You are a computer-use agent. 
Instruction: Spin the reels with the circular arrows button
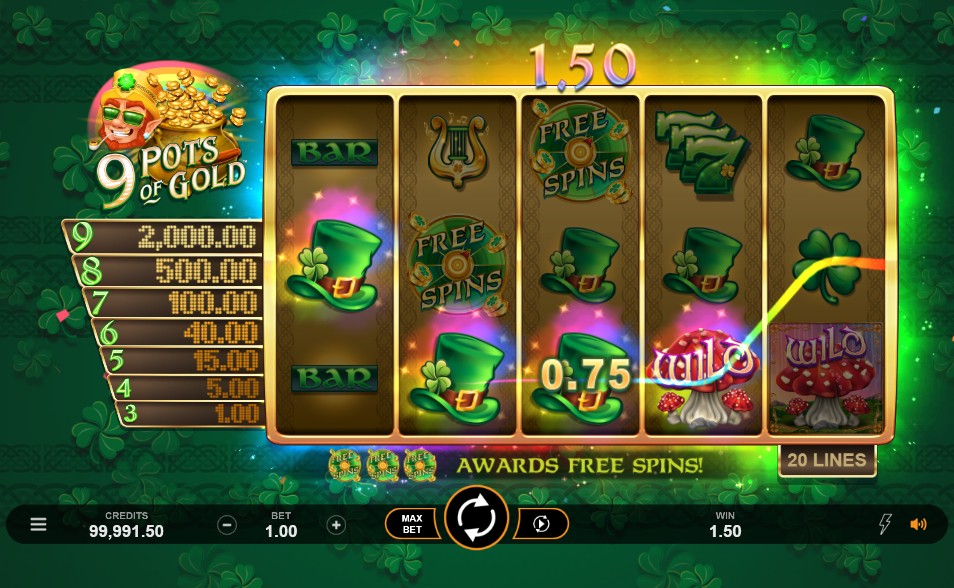coord(477,518)
